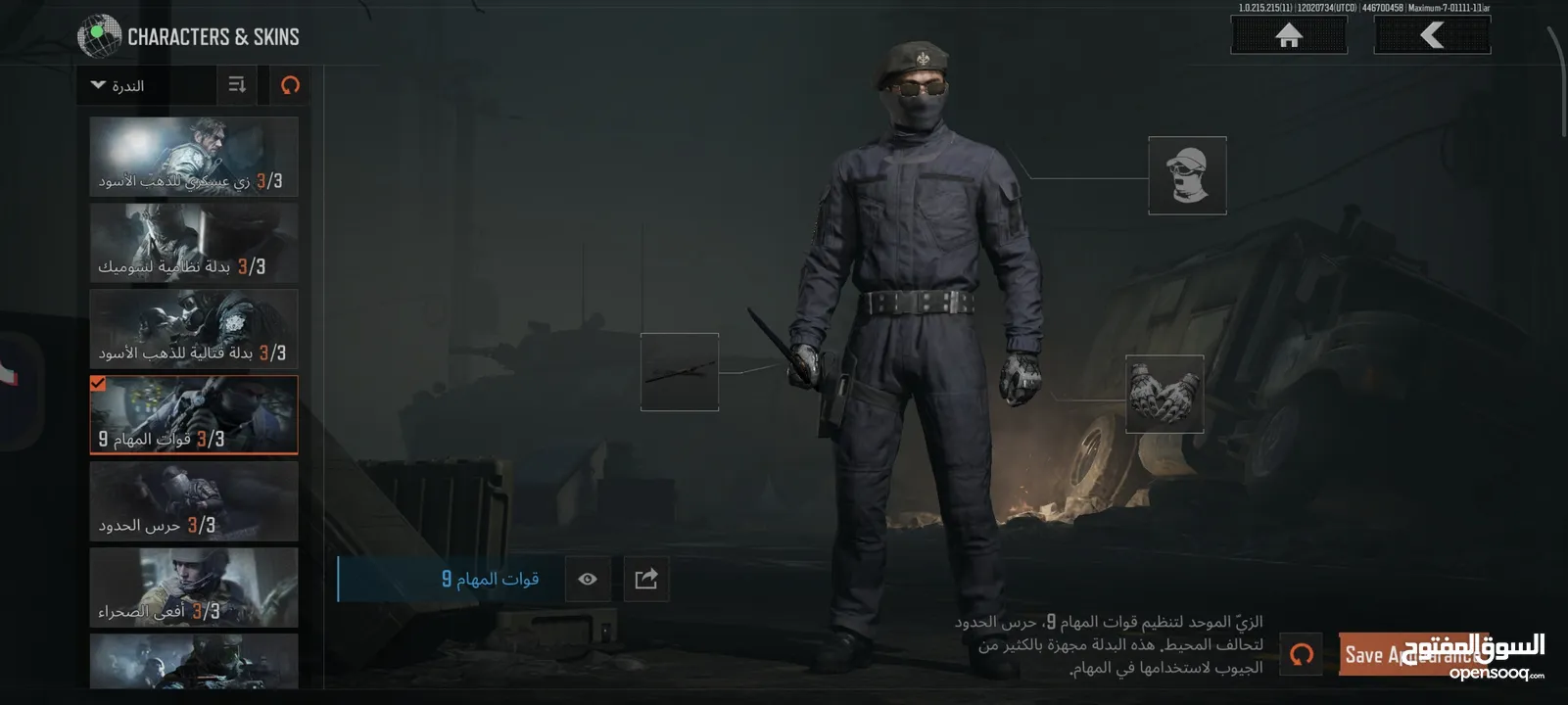Select the checked قوات المهام 9 skin
This screenshot has height=705, width=1568.
tap(194, 415)
